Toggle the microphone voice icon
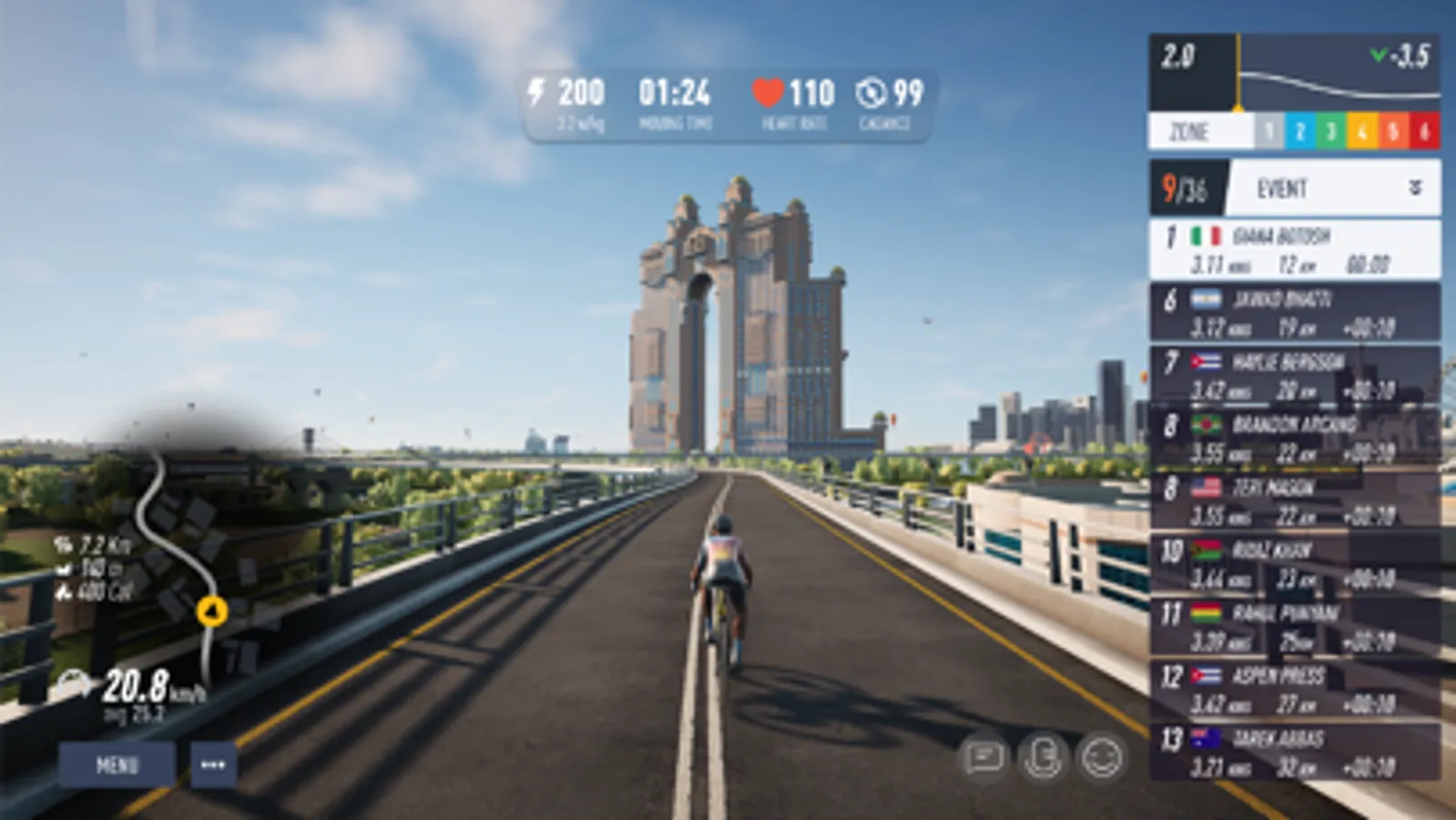Screen dimensions: 1456x820 coord(1043,757)
